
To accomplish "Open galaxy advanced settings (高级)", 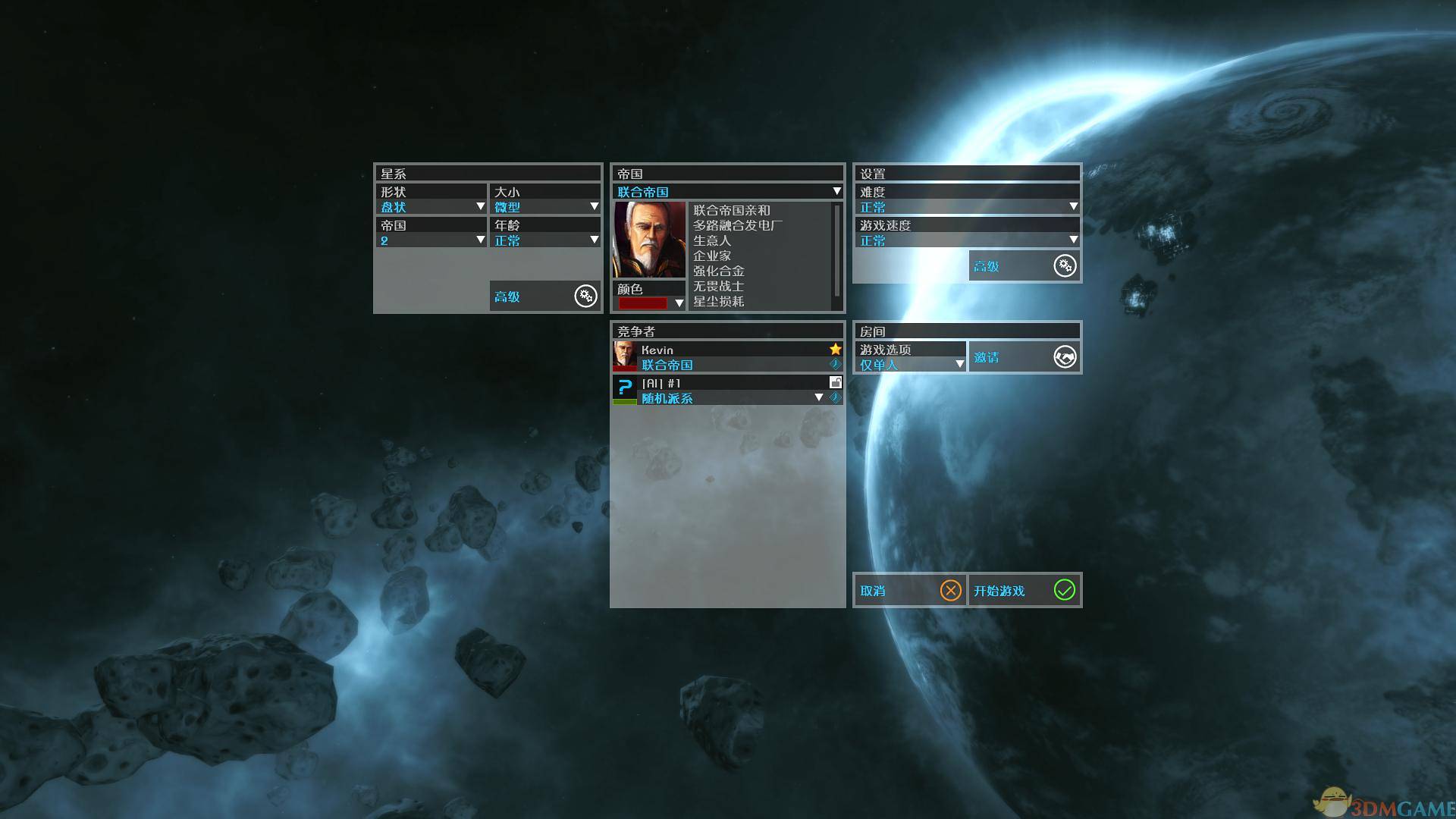I will tap(544, 297).
